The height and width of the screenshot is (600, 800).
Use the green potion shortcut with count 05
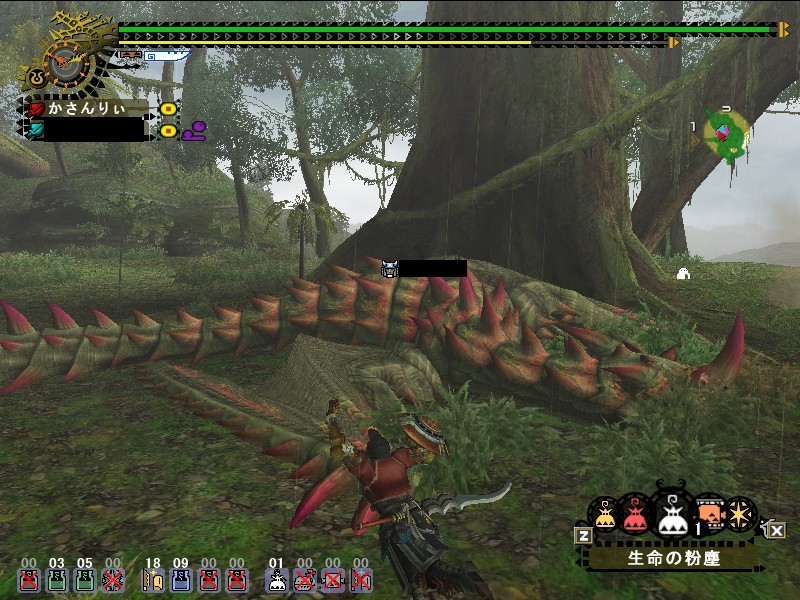pos(85,580)
